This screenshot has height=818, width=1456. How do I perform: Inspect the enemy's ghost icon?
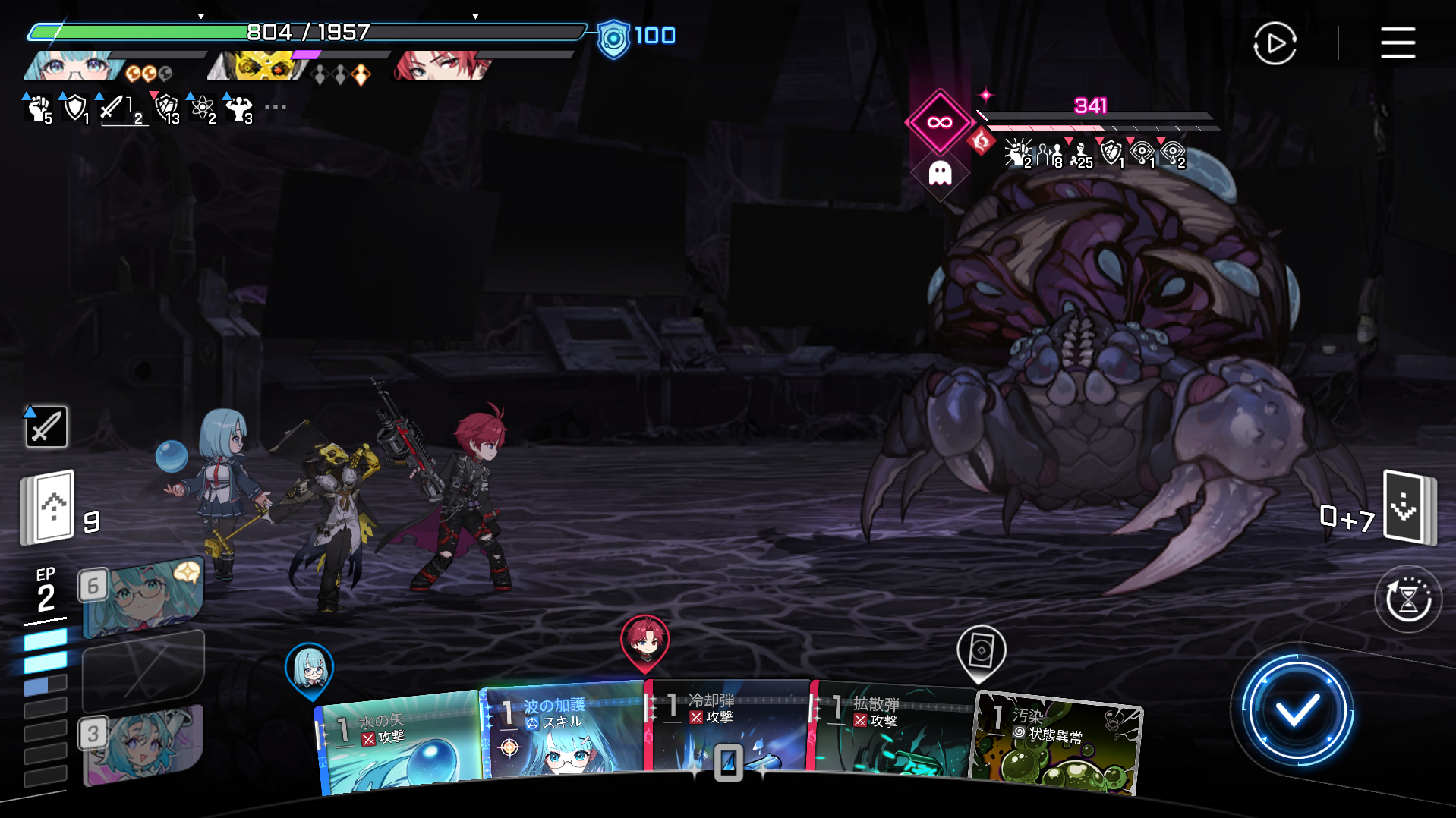[940, 174]
